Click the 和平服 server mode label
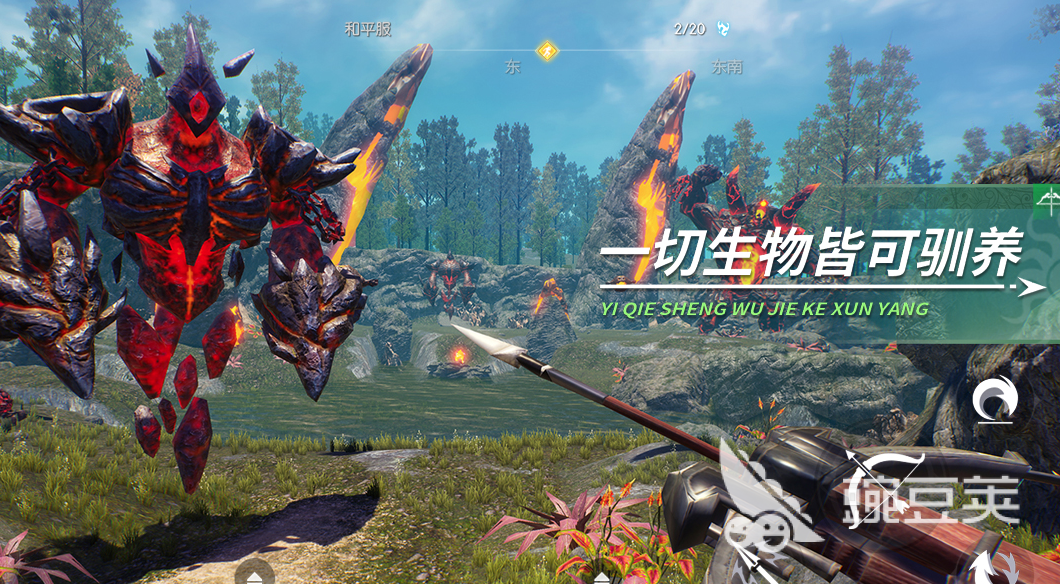Image resolution: width=1060 pixels, height=584 pixels. (x=367, y=29)
